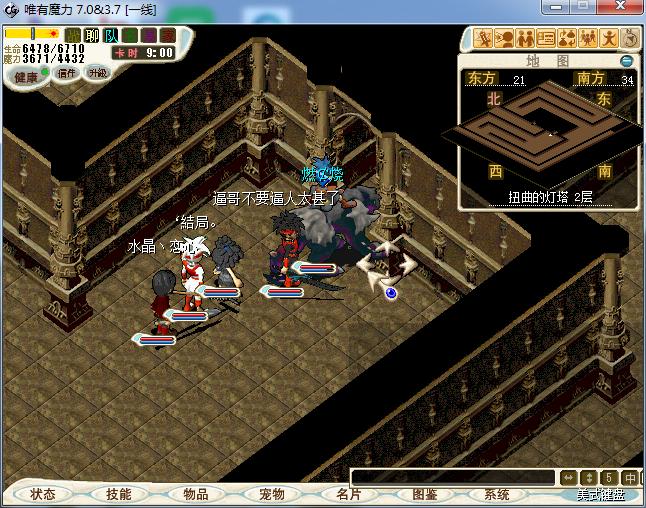Viewport: 646px width, 508px height.
Task: Toggle the 美式键盘 input method indicator
Action: click(600, 494)
